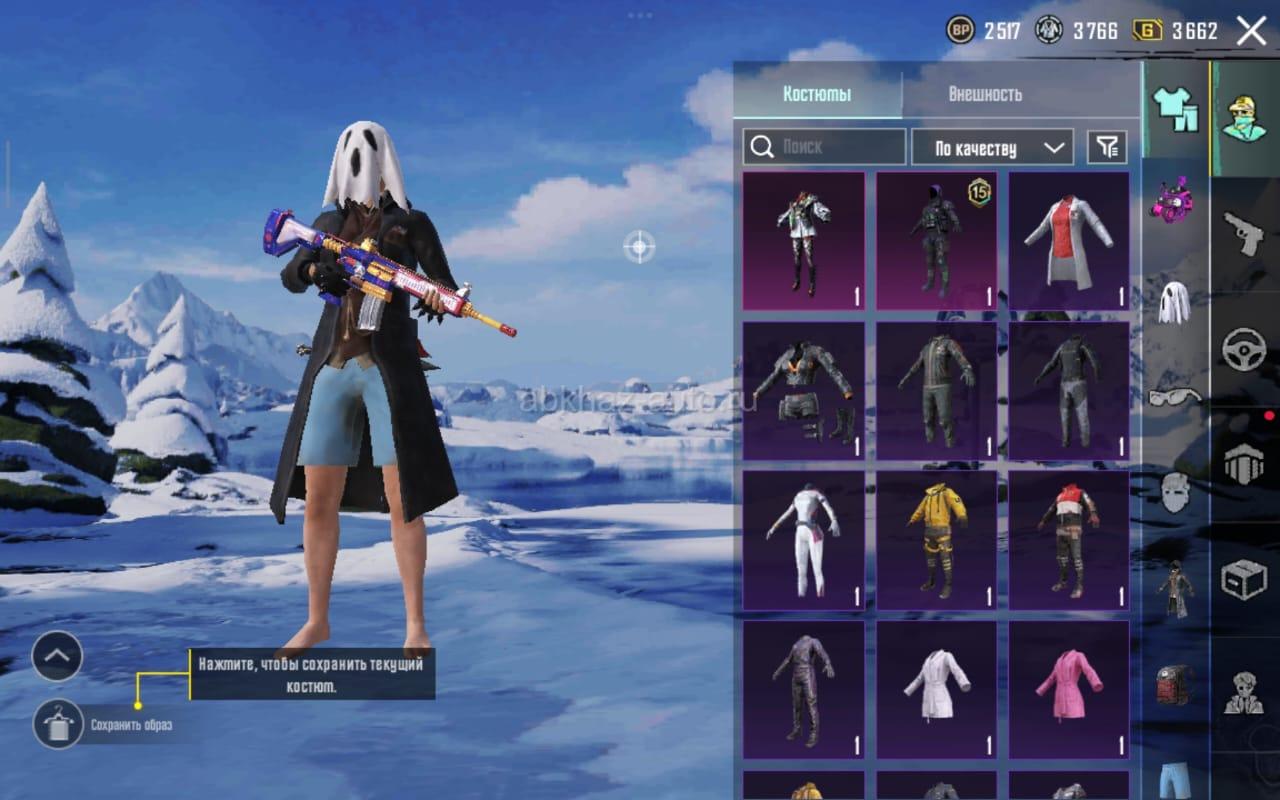Select the backpack equipment slot
Viewport: 1280px width, 800px height.
(1175, 685)
